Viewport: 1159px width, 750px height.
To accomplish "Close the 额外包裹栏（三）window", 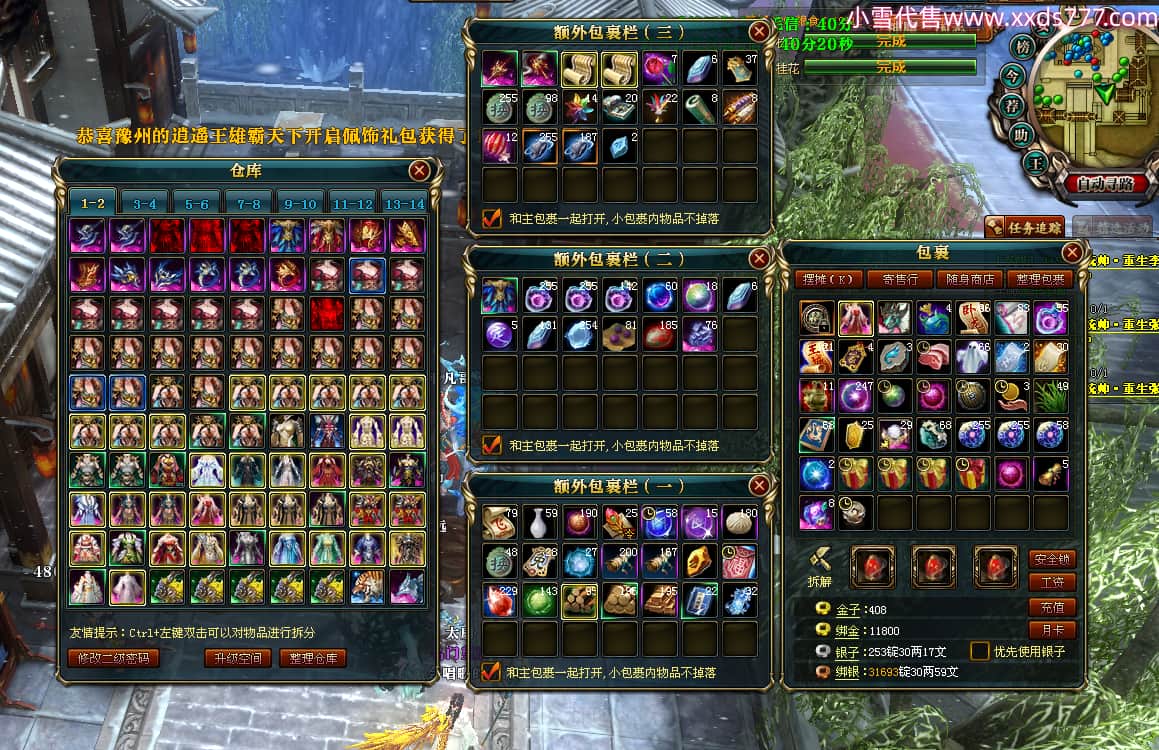I will click(x=759, y=31).
